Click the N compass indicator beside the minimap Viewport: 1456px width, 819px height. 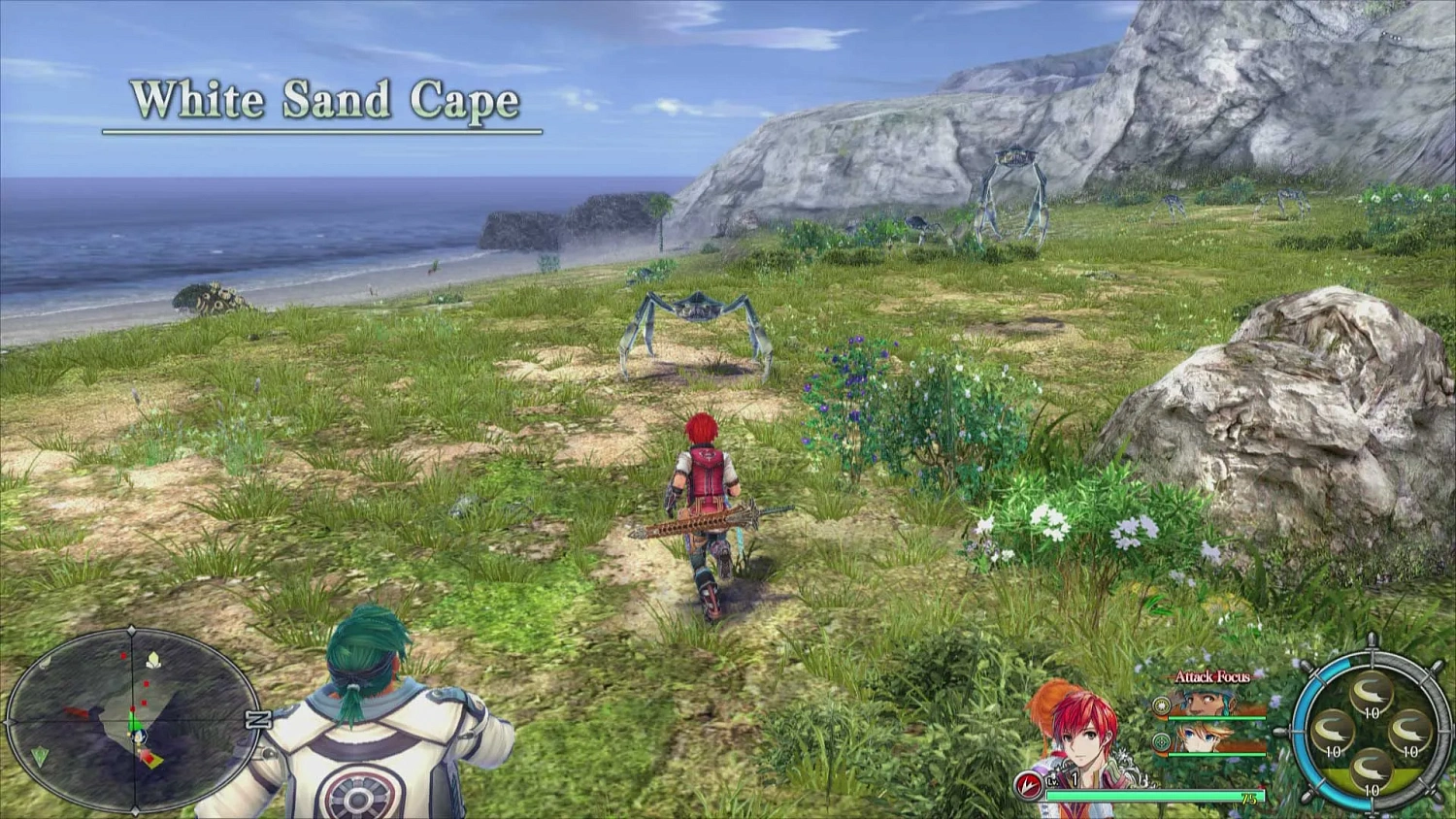pos(258,718)
